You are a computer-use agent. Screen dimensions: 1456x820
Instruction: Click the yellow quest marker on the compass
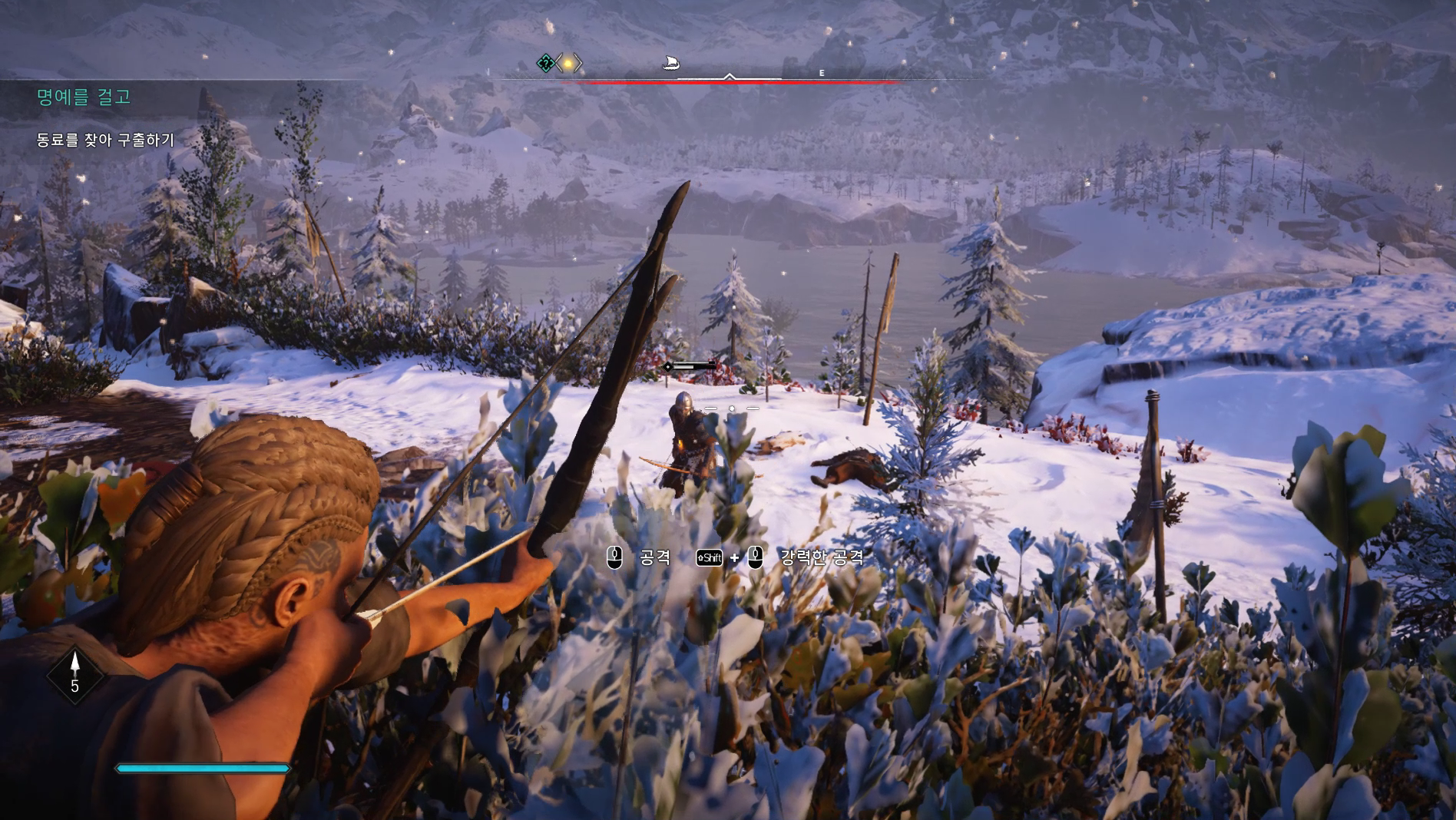coord(568,63)
